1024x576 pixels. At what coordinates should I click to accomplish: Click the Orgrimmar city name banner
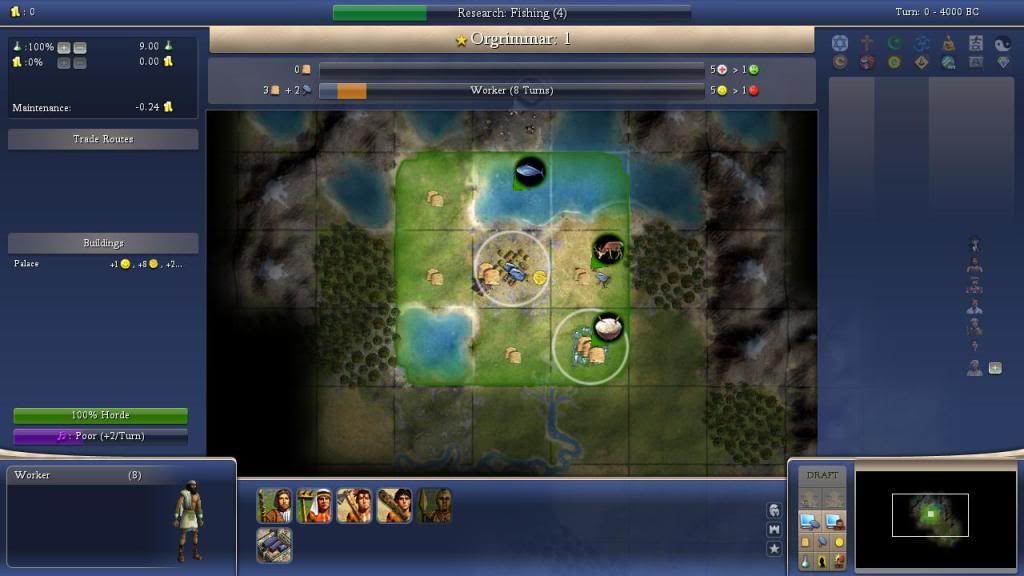coord(511,40)
